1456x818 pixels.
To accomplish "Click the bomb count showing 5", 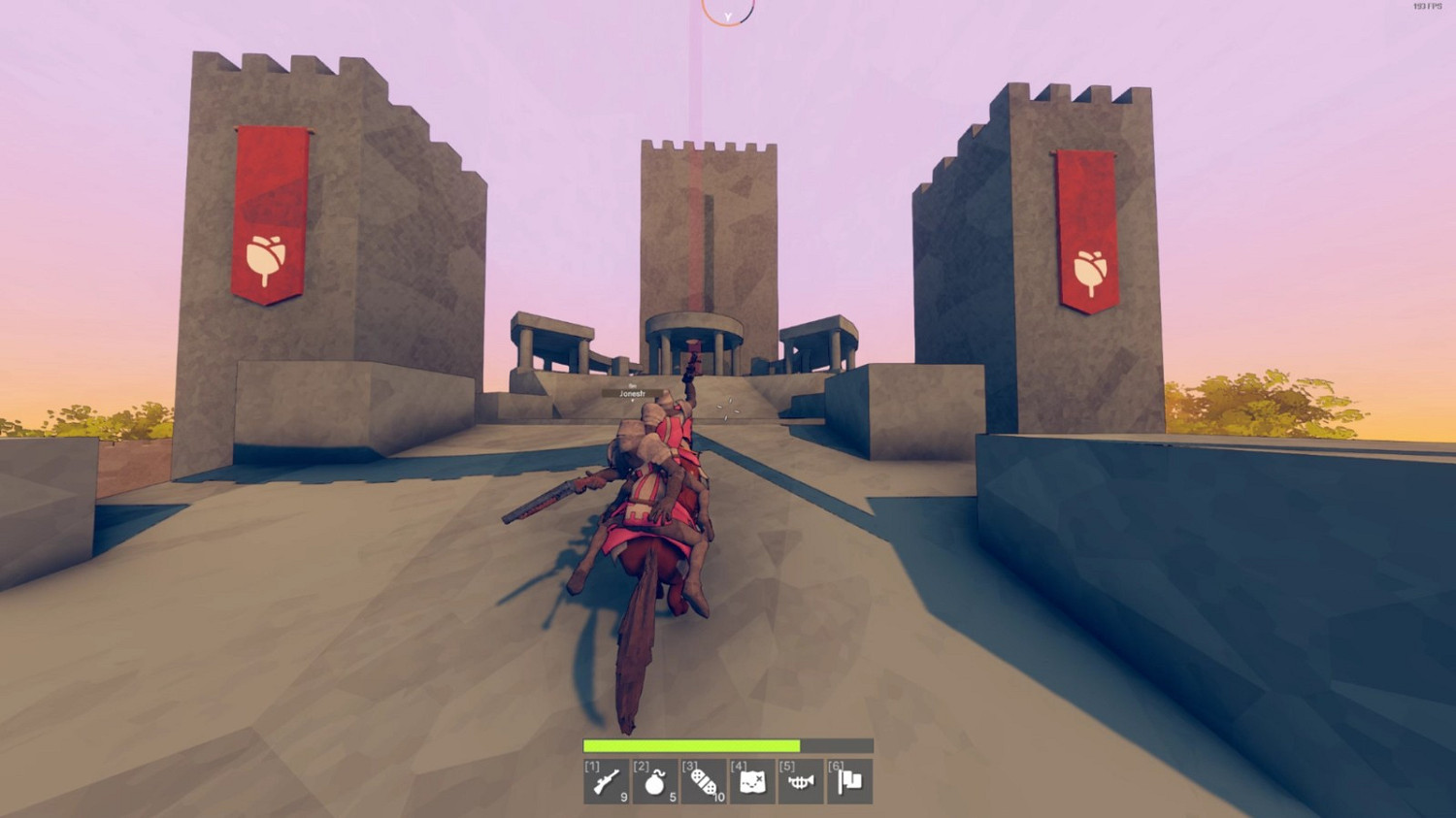I will click(672, 798).
